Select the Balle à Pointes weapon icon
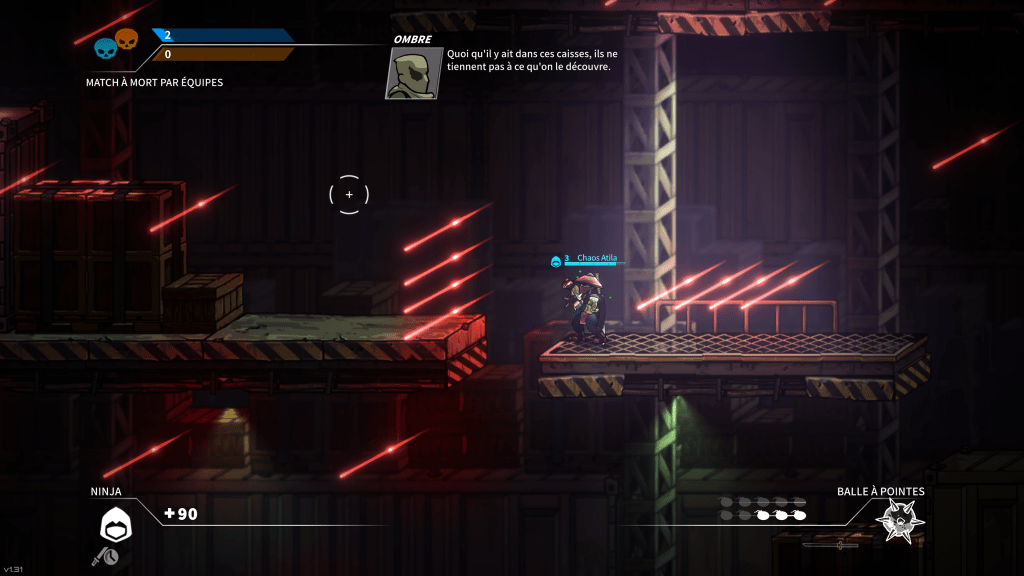1024x576 pixels. tap(898, 521)
